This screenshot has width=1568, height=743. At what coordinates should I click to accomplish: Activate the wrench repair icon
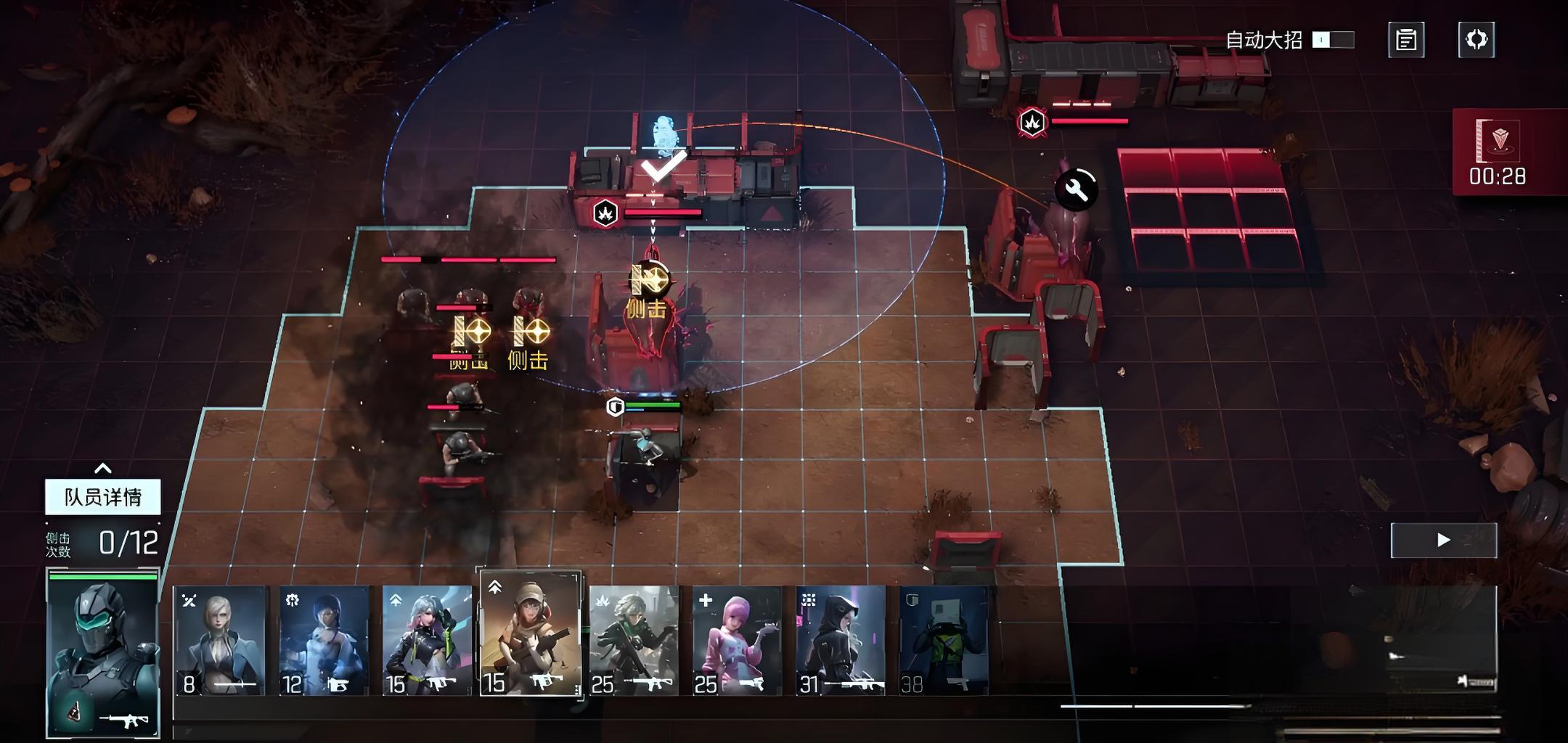(x=1076, y=190)
